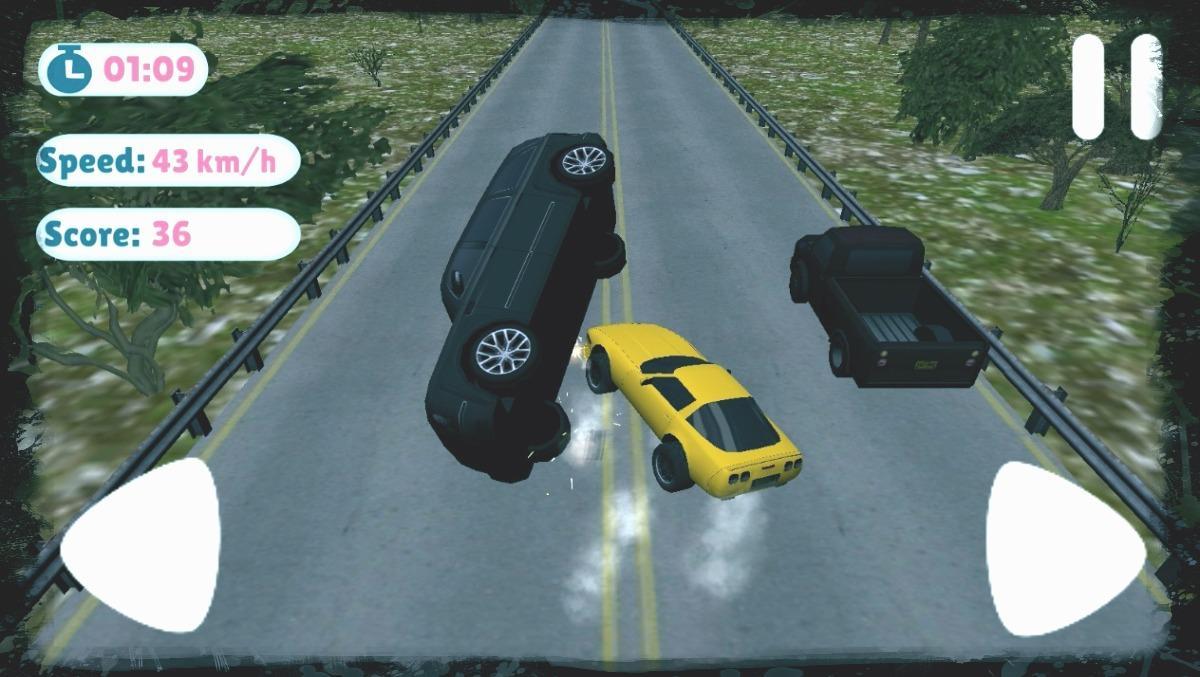Screen dimensions: 1200x677
Task: Pause the game with the pause button
Action: (x=1117, y=87)
